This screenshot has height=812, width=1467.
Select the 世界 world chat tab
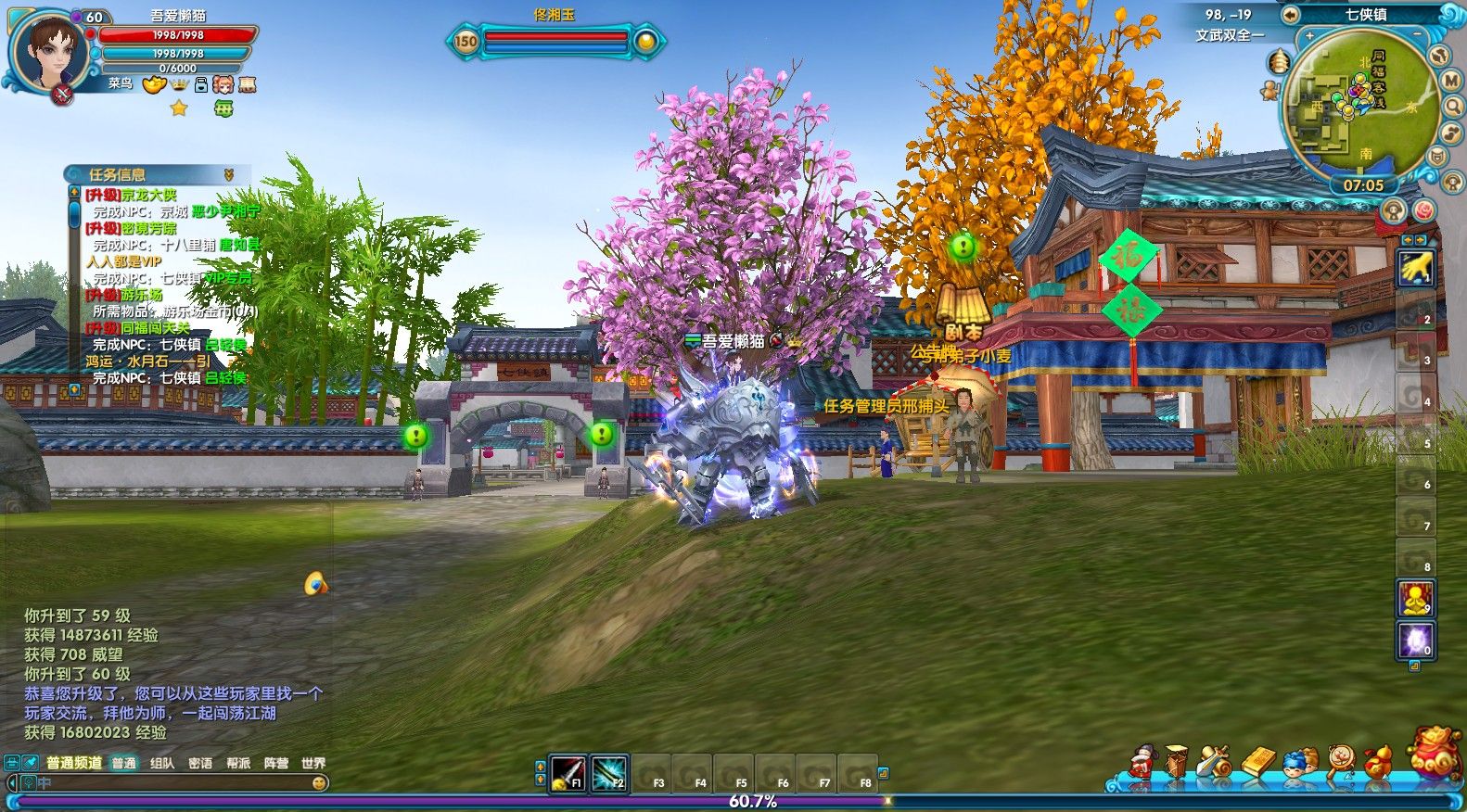pyautogui.click(x=313, y=763)
